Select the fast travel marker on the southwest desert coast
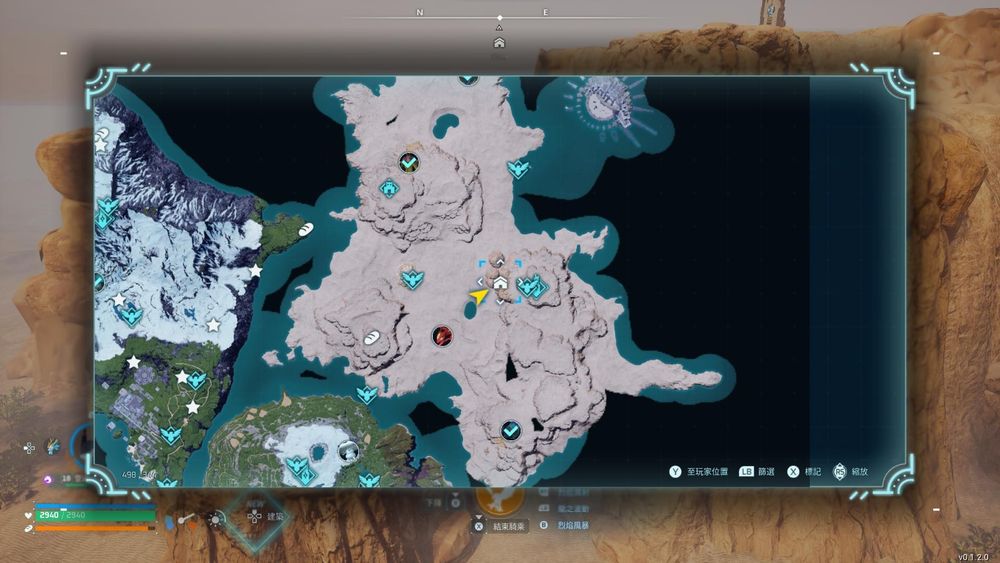The width and height of the screenshot is (1000, 563). [x=367, y=394]
